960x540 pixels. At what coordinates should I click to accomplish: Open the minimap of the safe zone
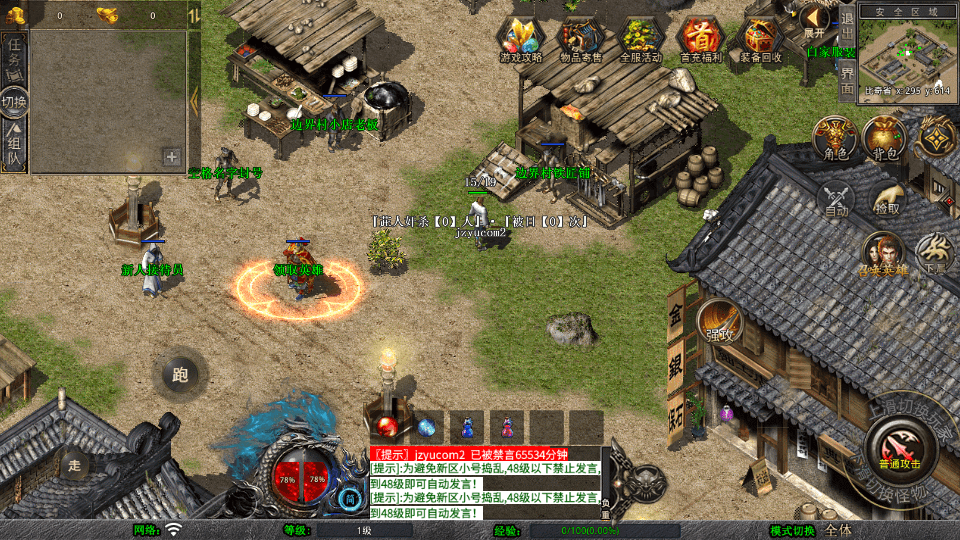[907, 56]
